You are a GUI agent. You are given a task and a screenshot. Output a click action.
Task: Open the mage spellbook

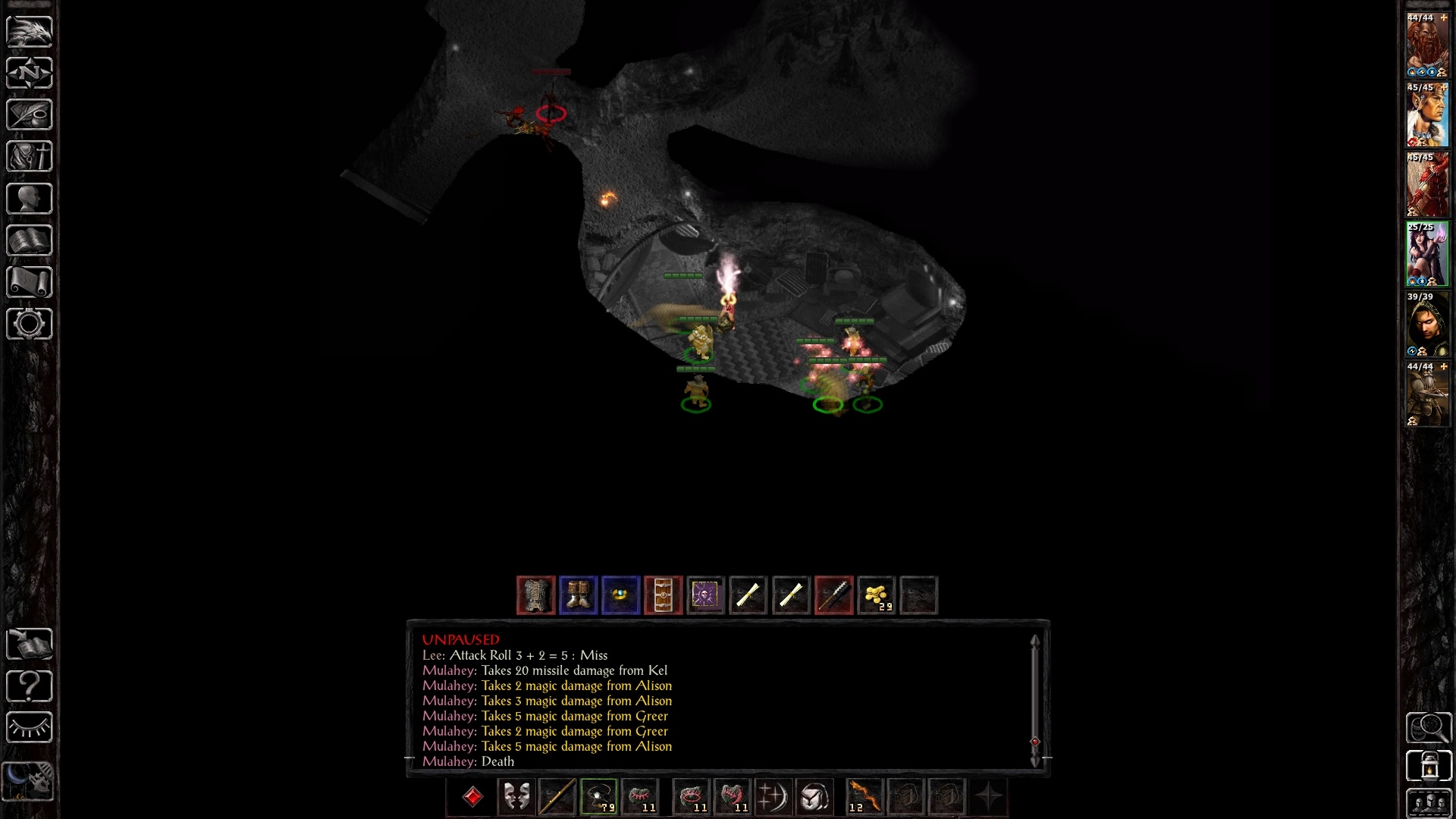pos(30,240)
